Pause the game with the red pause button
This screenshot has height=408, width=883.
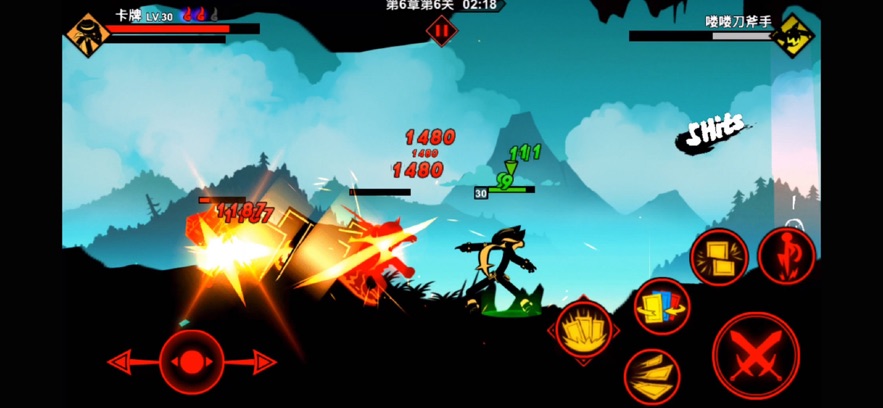(x=441, y=30)
